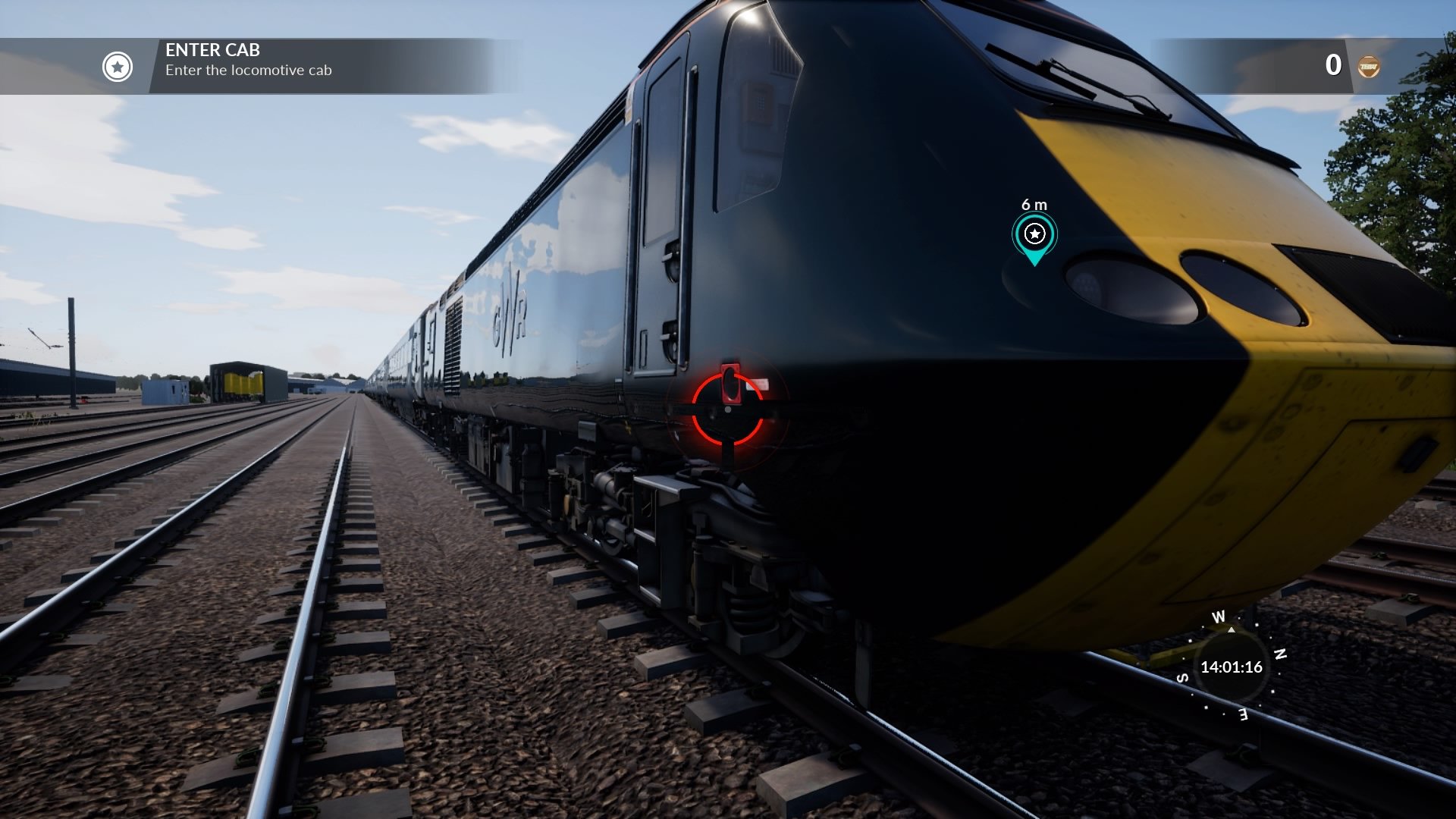Click the E letter on the compass
The width and height of the screenshot is (1456, 819).
(1243, 714)
